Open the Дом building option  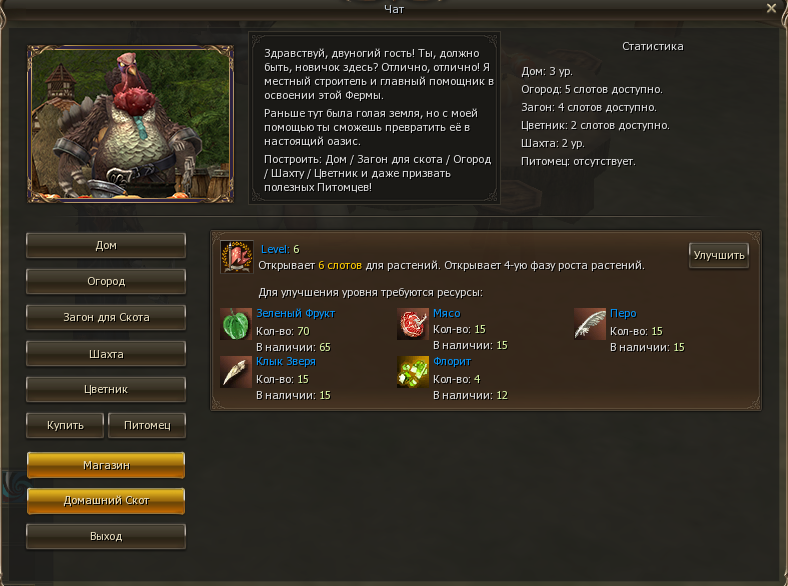pyautogui.click(x=106, y=246)
